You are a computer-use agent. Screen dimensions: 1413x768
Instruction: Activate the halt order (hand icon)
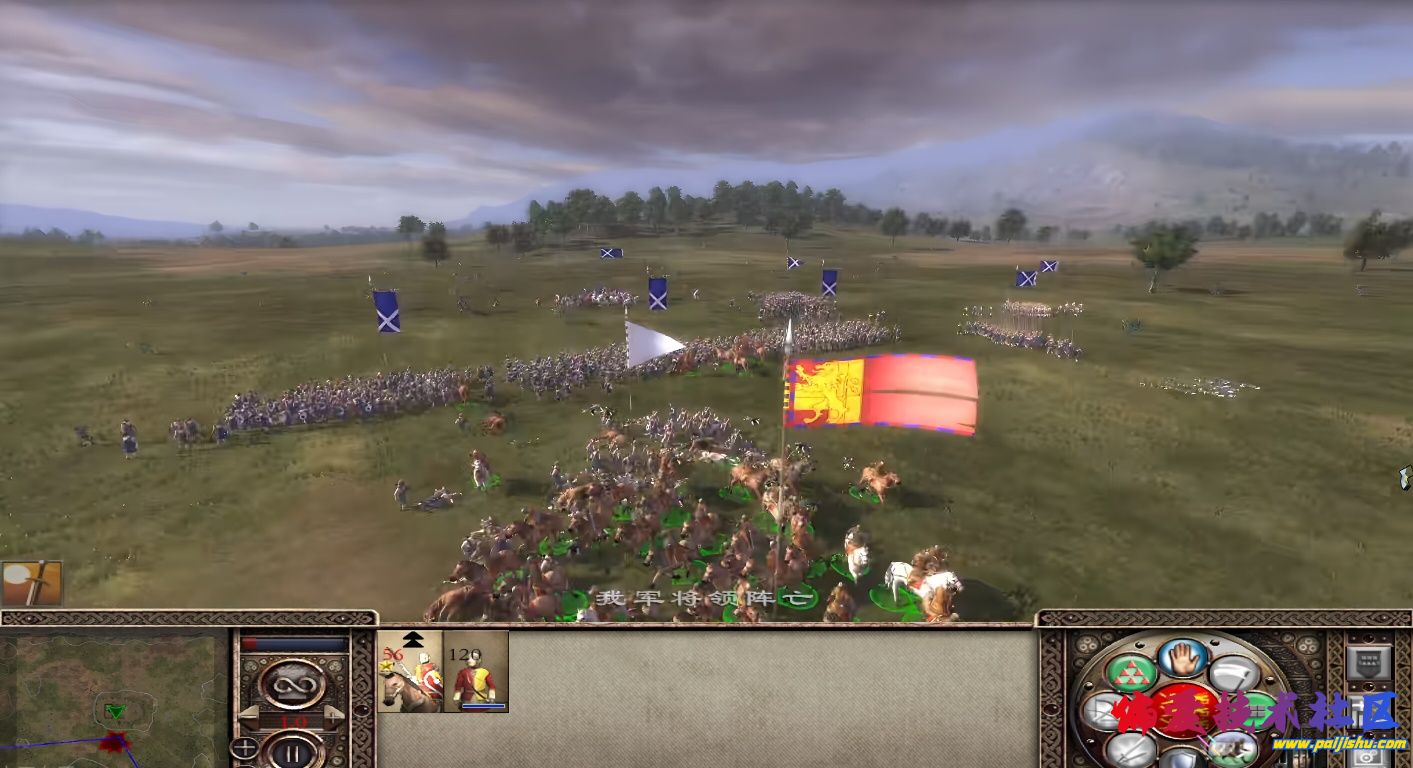coord(1183,657)
